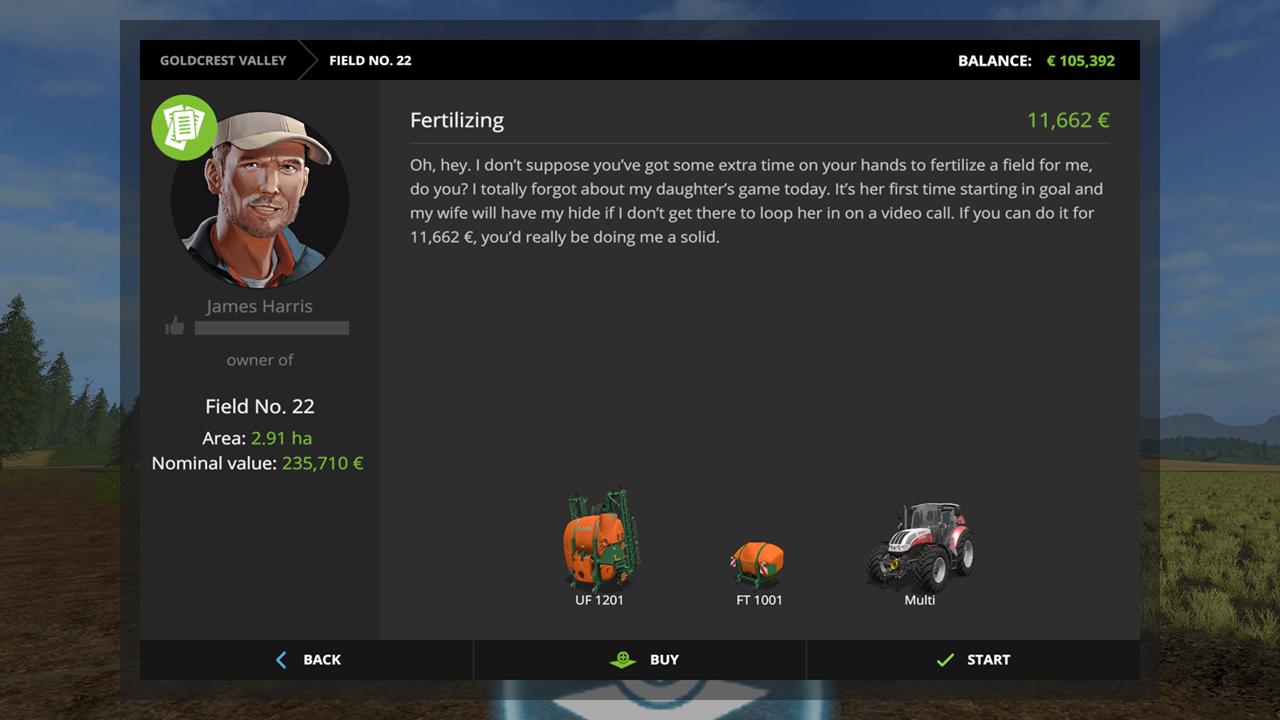
Task: Click the blue back chevron icon
Action: [x=281, y=659]
